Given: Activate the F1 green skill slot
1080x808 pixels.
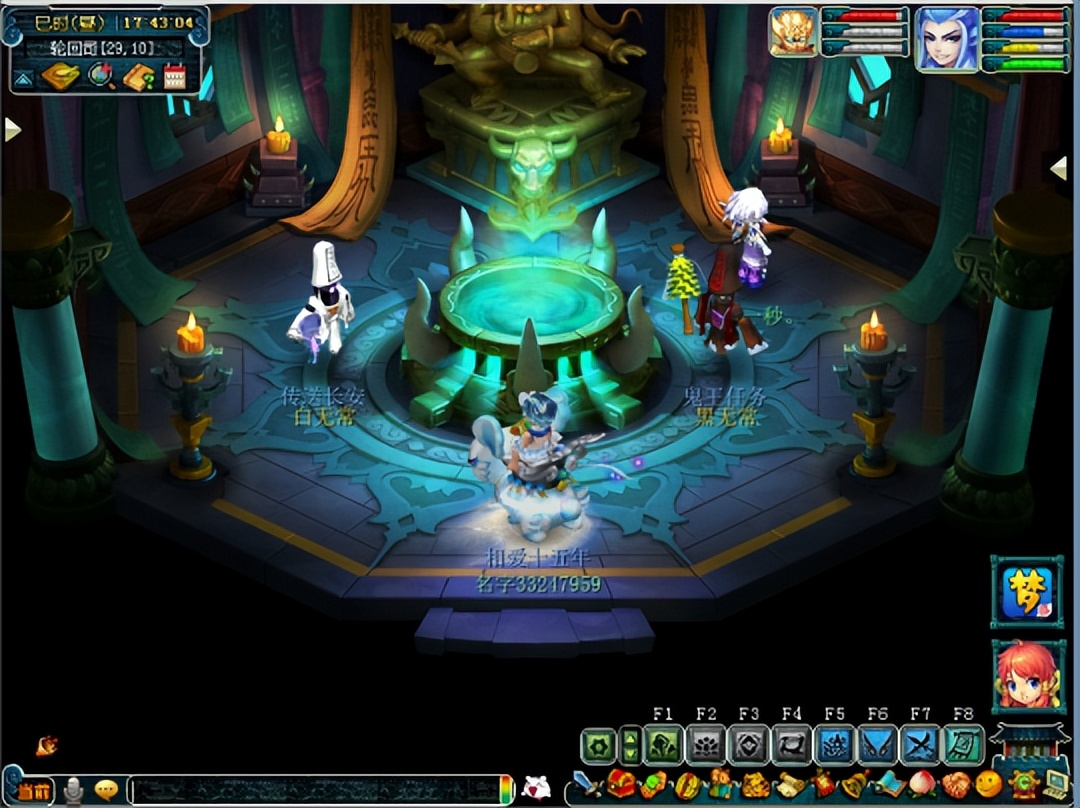Looking at the screenshot, I should pos(663,745).
